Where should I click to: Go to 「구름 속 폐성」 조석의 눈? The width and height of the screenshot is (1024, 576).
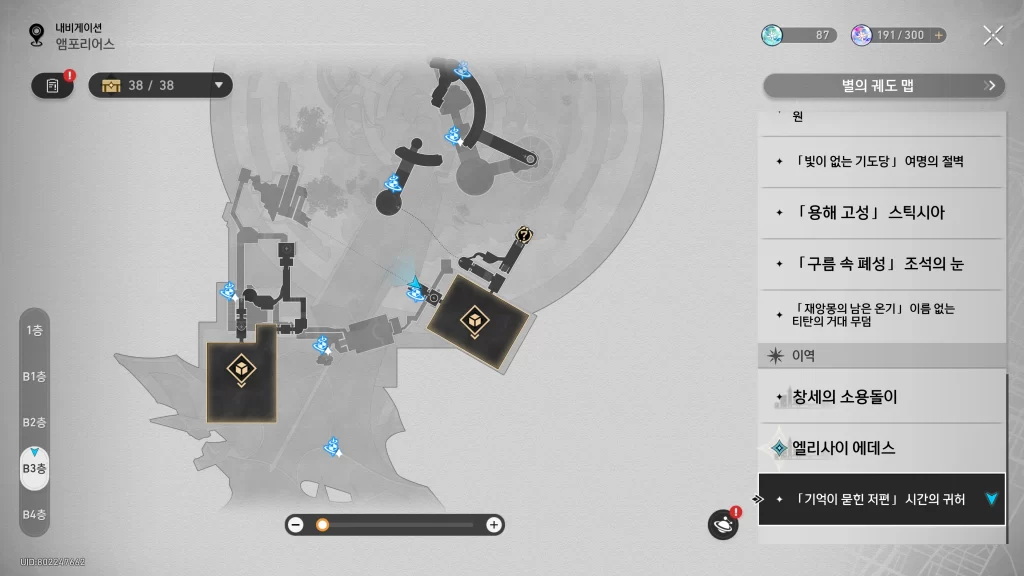[881, 264]
